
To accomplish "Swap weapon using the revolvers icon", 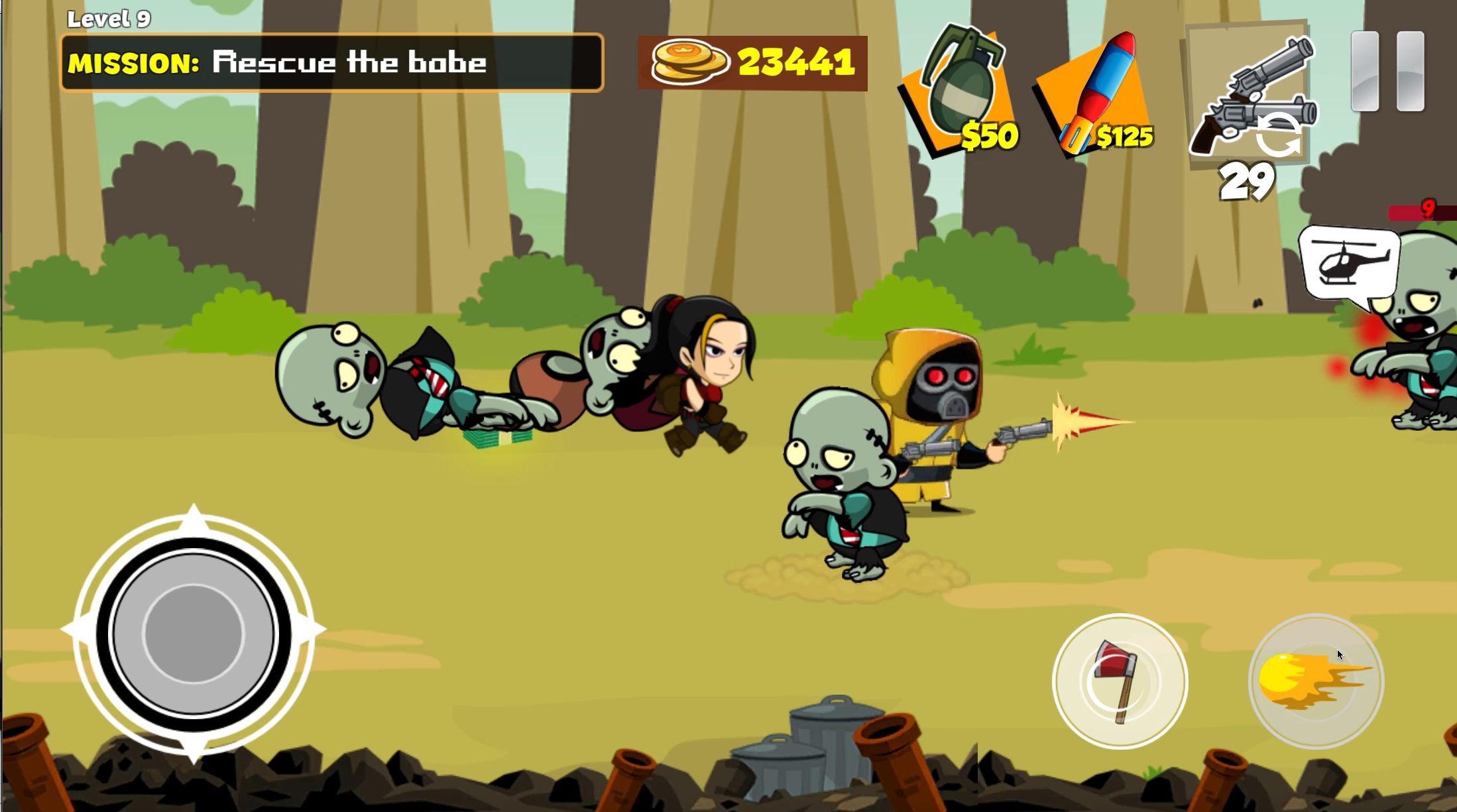I will (1249, 95).
